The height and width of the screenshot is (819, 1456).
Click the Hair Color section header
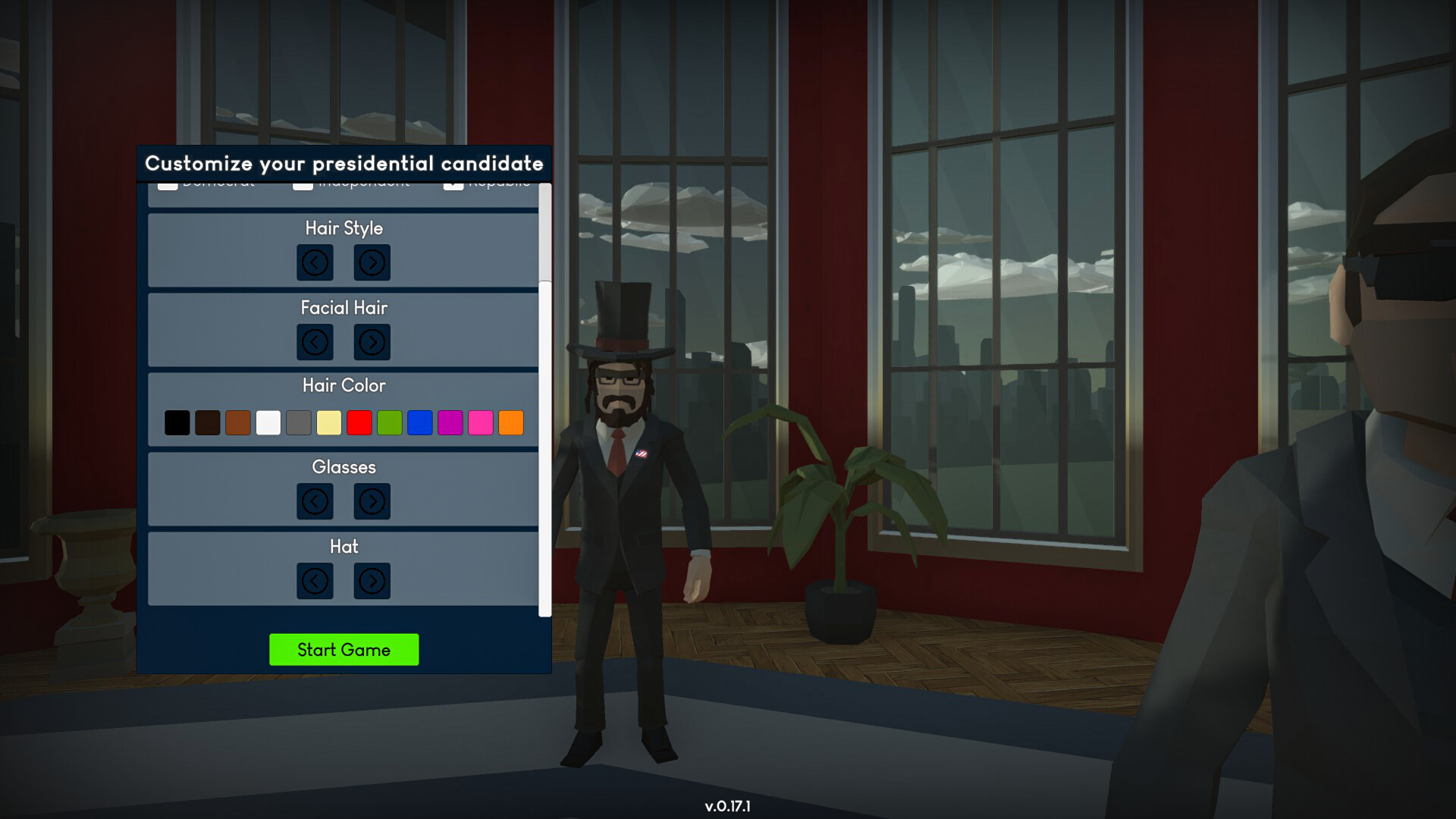click(344, 385)
